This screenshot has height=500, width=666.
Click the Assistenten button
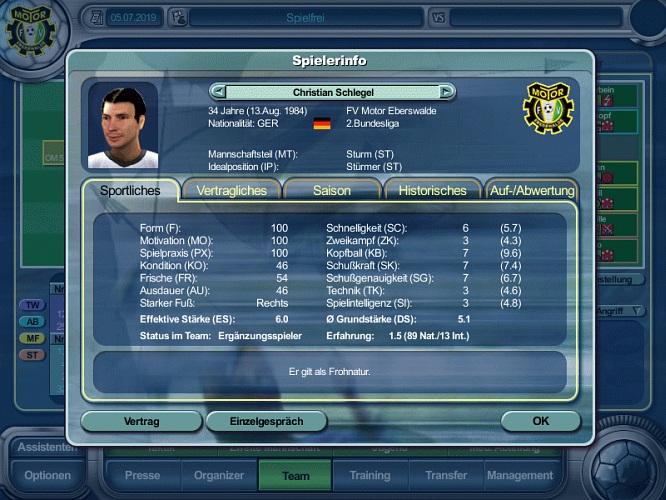pyautogui.click(x=47, y=447)
